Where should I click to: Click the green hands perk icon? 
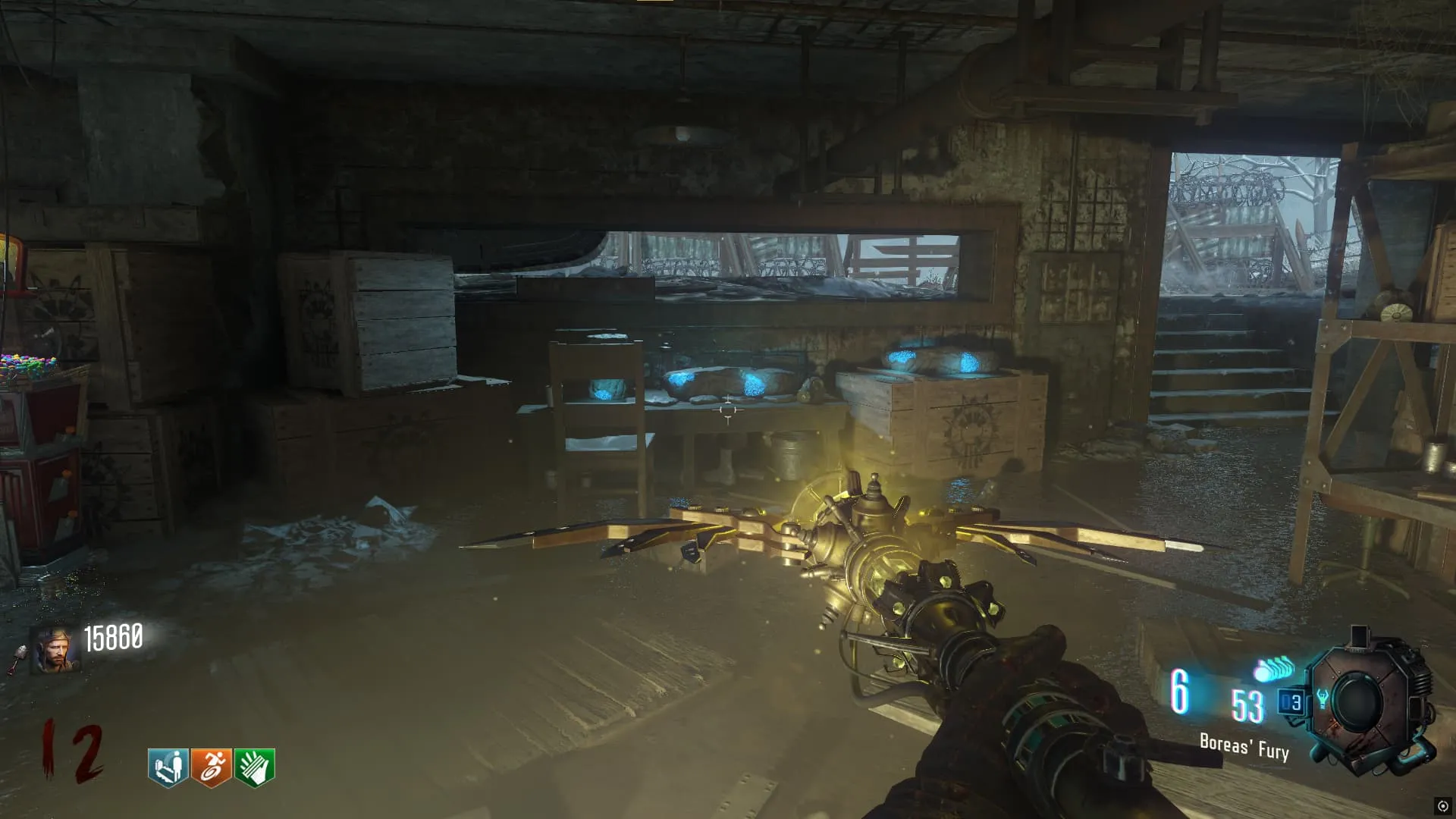254,767
